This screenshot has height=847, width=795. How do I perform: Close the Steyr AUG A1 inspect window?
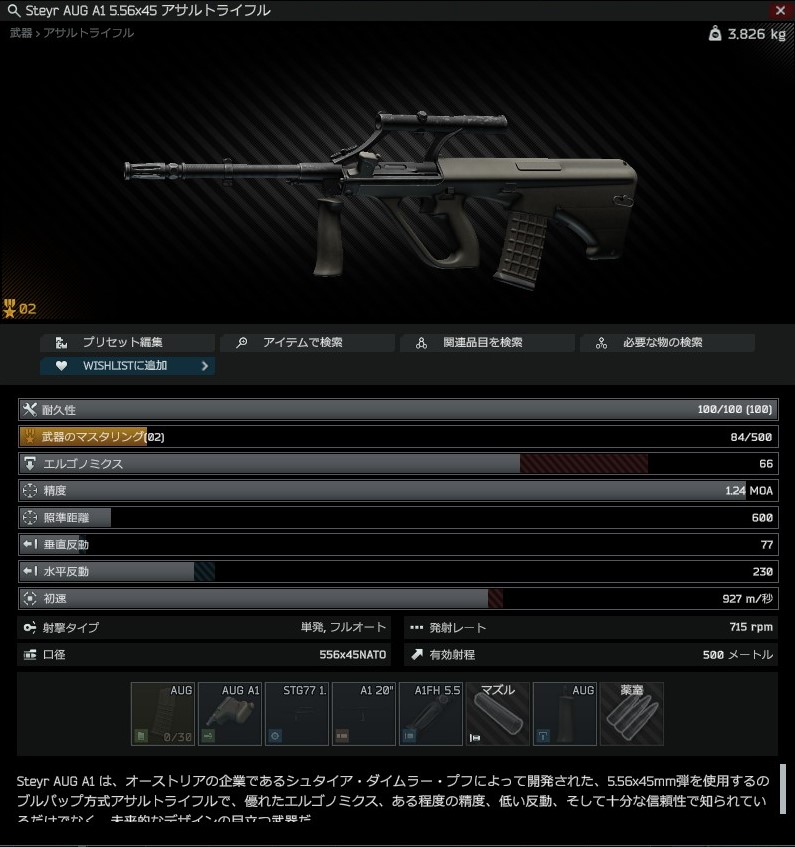tap(780, 10)
